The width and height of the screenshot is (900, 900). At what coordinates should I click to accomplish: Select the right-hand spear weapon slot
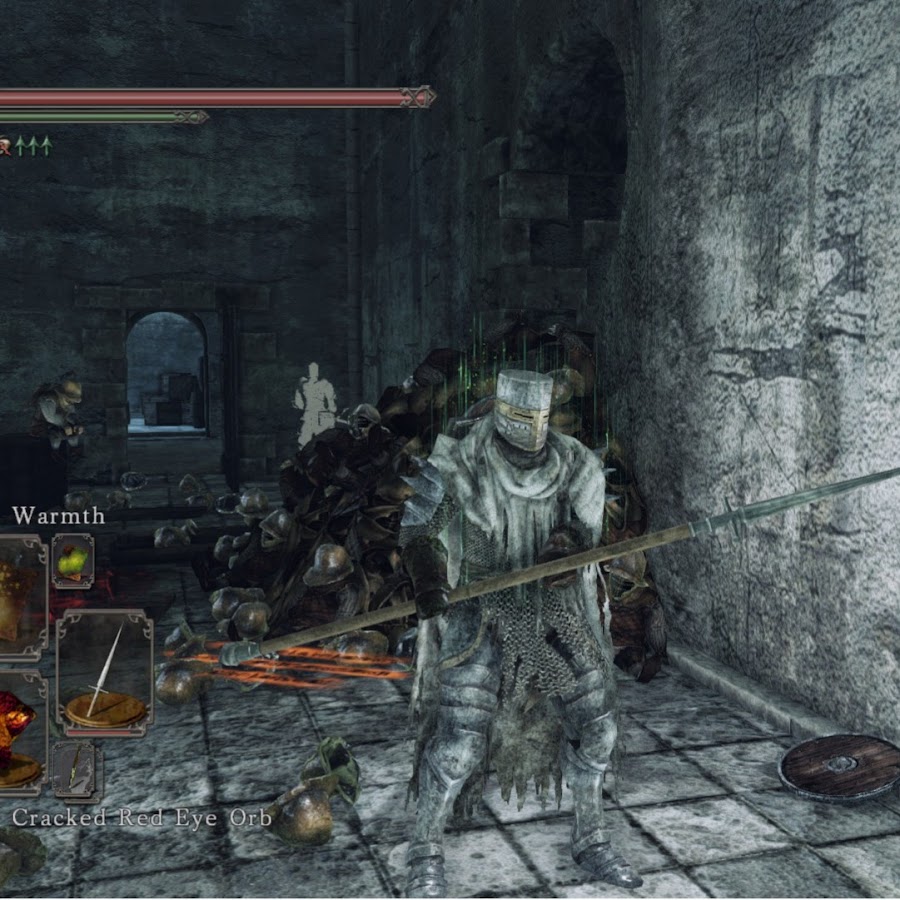(104, 672)
